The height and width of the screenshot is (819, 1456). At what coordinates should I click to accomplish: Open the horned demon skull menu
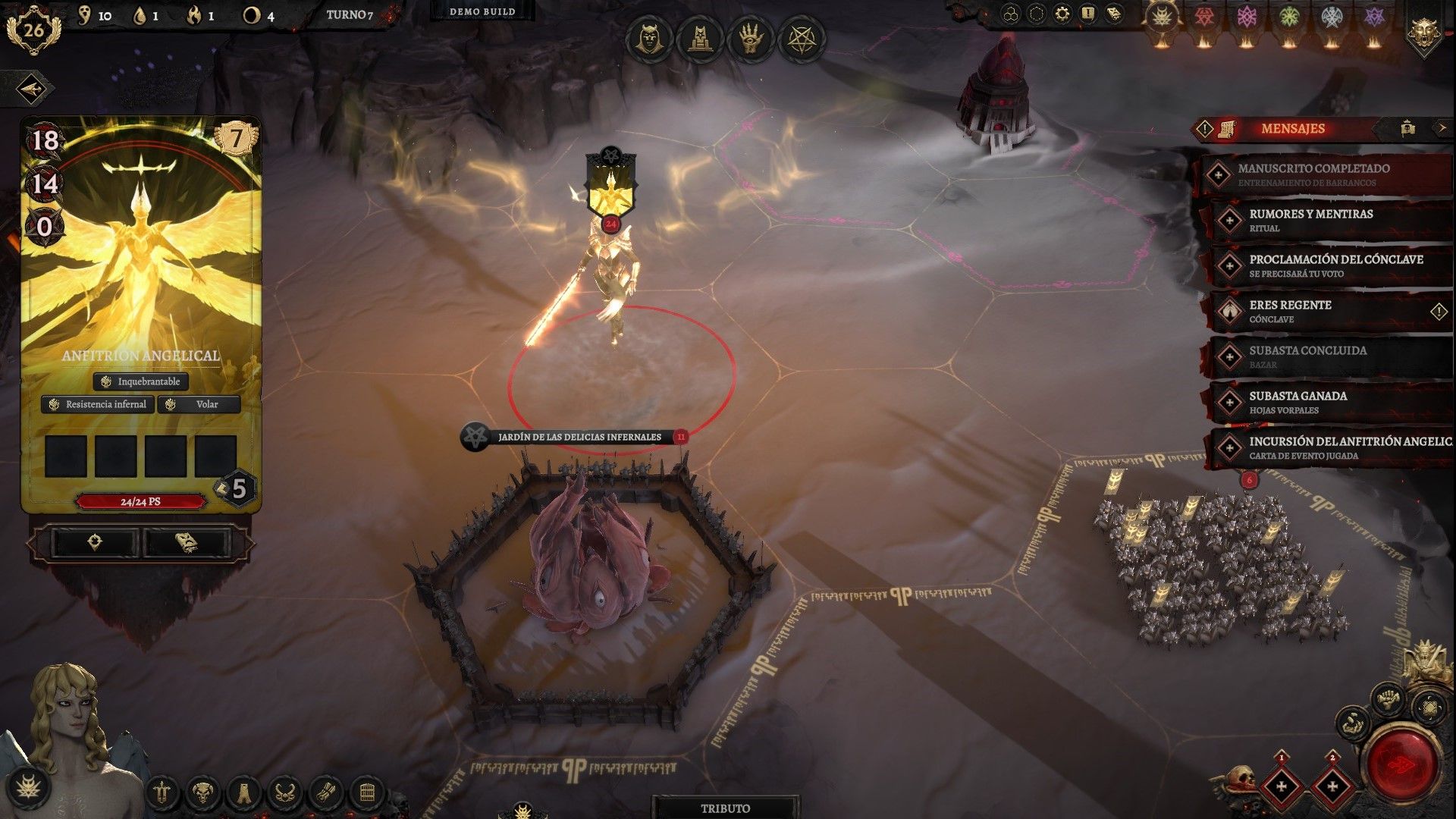pos(202,794)
